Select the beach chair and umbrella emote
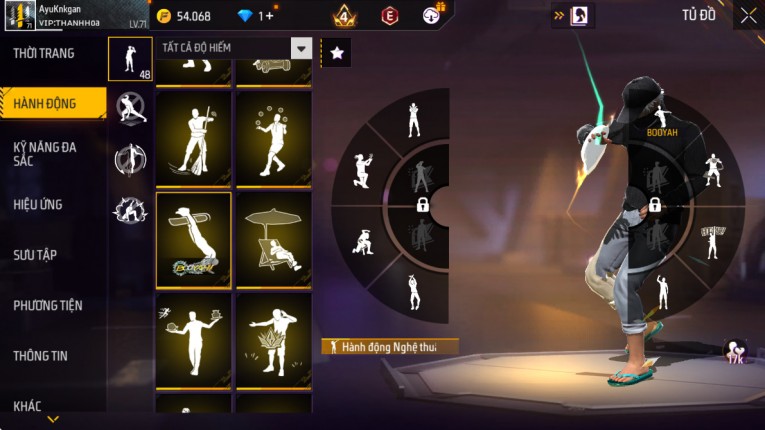 click(273, 238)
